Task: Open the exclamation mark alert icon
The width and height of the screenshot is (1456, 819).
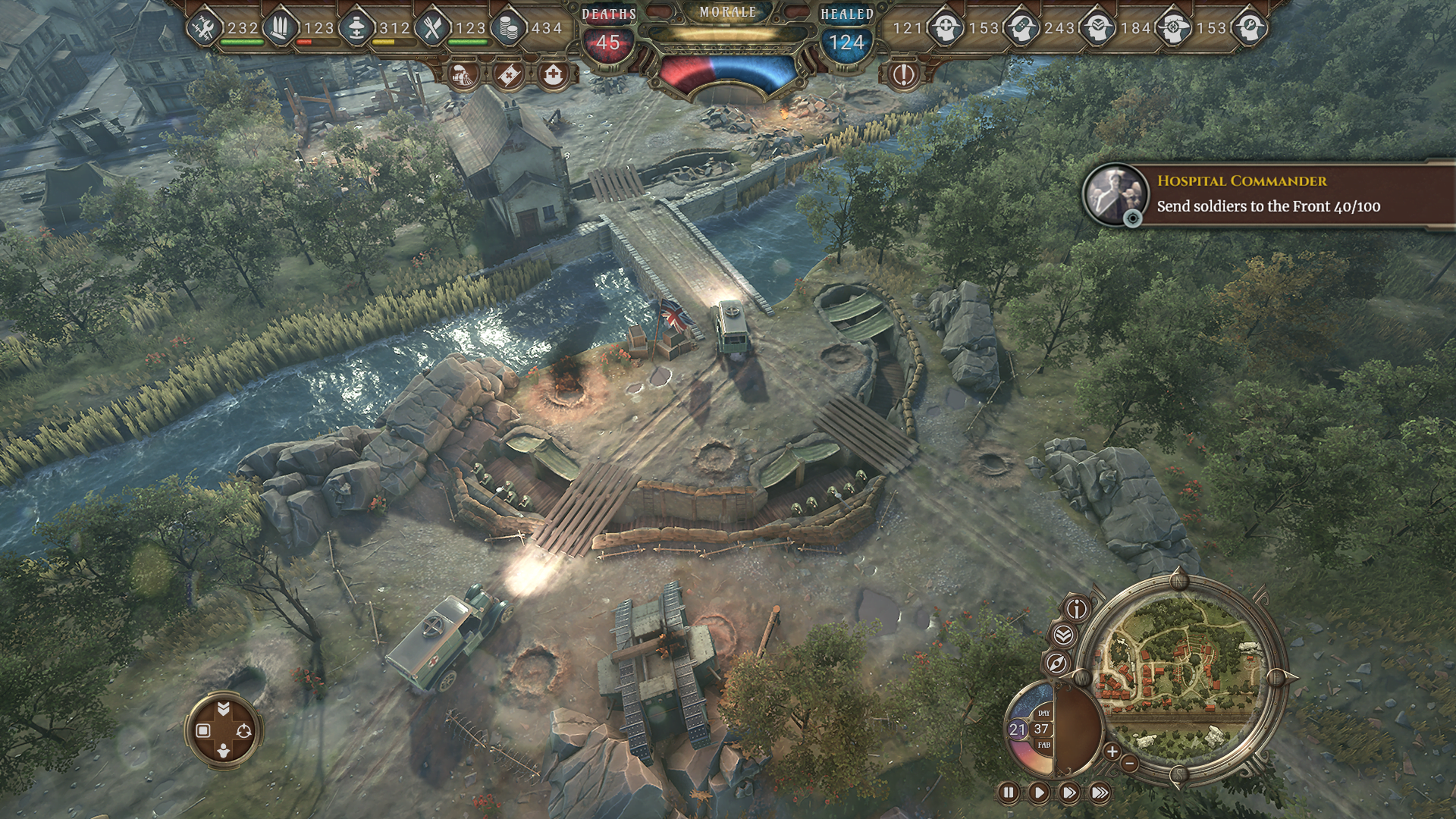Action: click(903, 74)
